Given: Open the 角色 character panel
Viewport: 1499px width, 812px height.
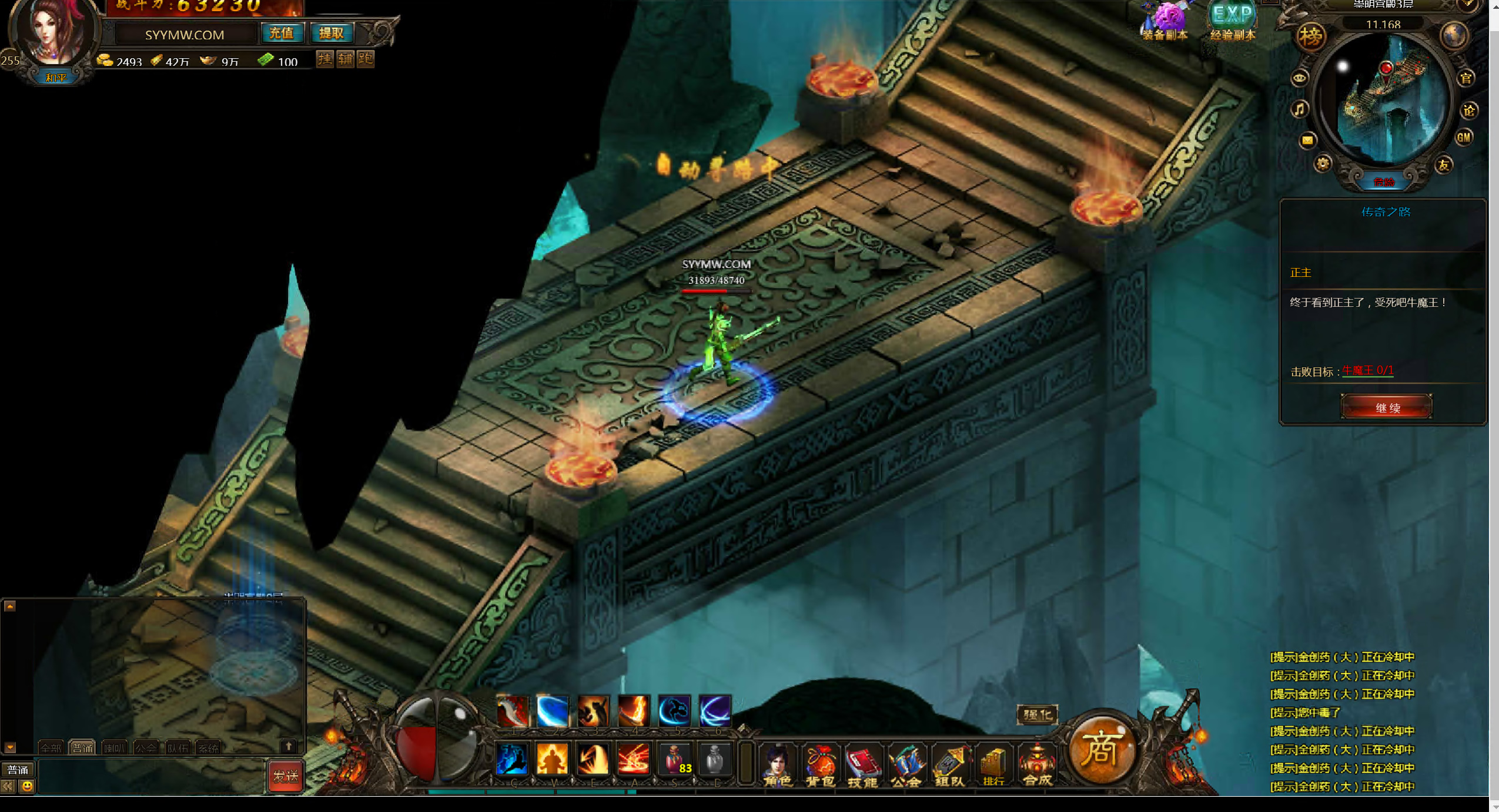Looking at the screenshot, I should point(777,765).
